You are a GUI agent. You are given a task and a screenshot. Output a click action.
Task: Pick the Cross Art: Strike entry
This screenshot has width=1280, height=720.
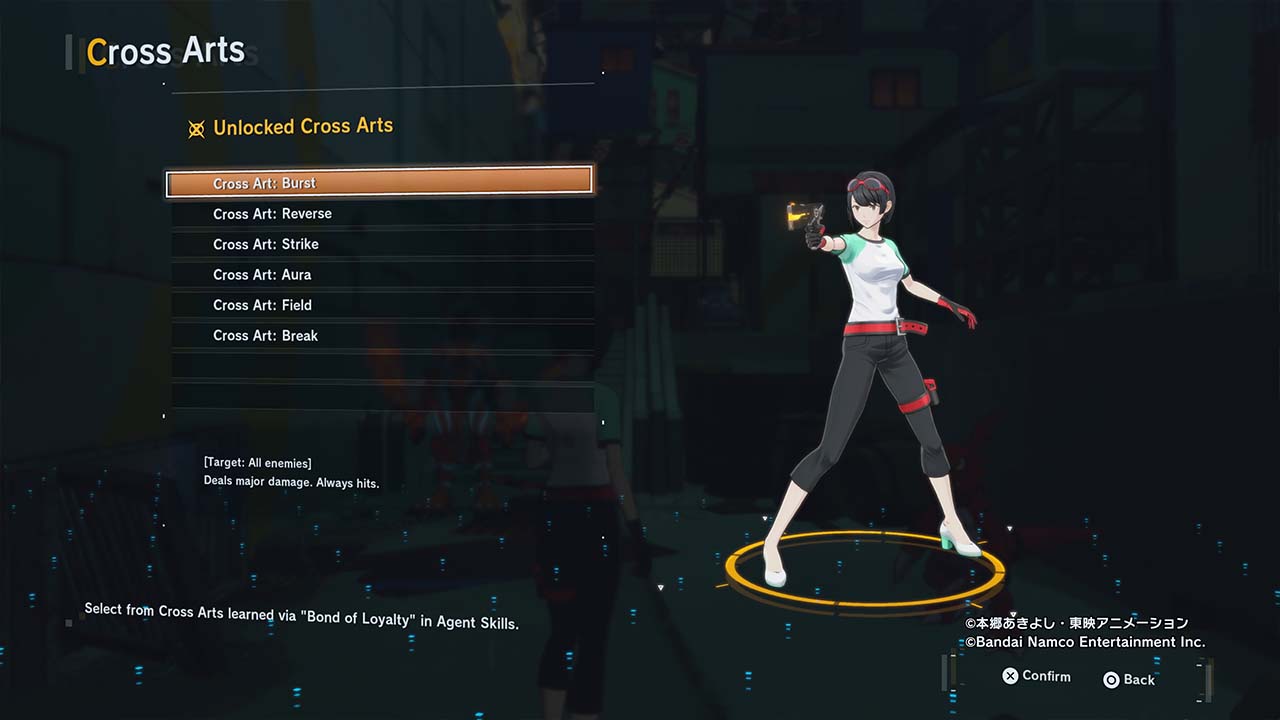click(x=380, y=244)
